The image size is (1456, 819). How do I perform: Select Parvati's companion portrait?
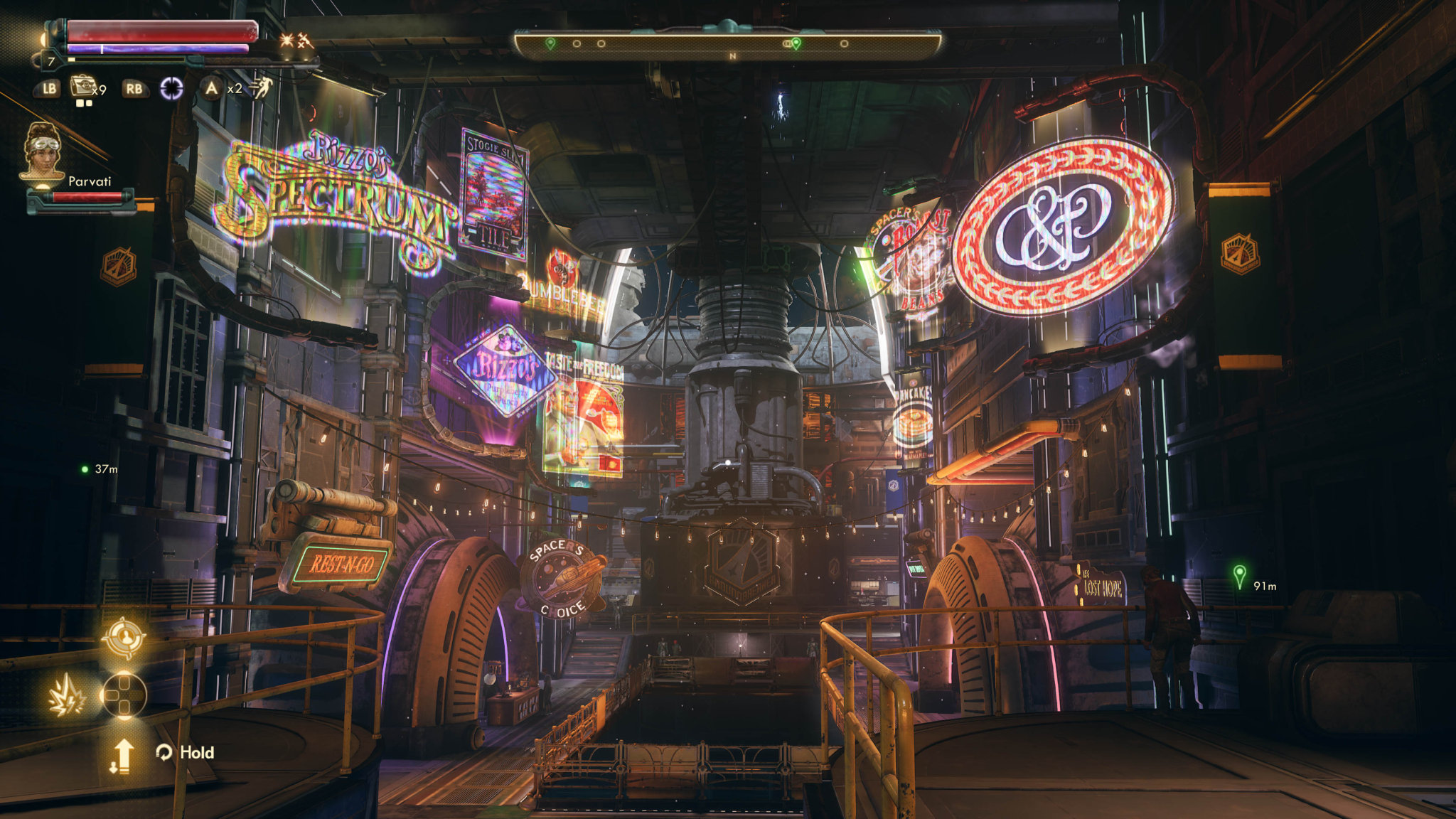pyautogui.click(x=44, y=152)
